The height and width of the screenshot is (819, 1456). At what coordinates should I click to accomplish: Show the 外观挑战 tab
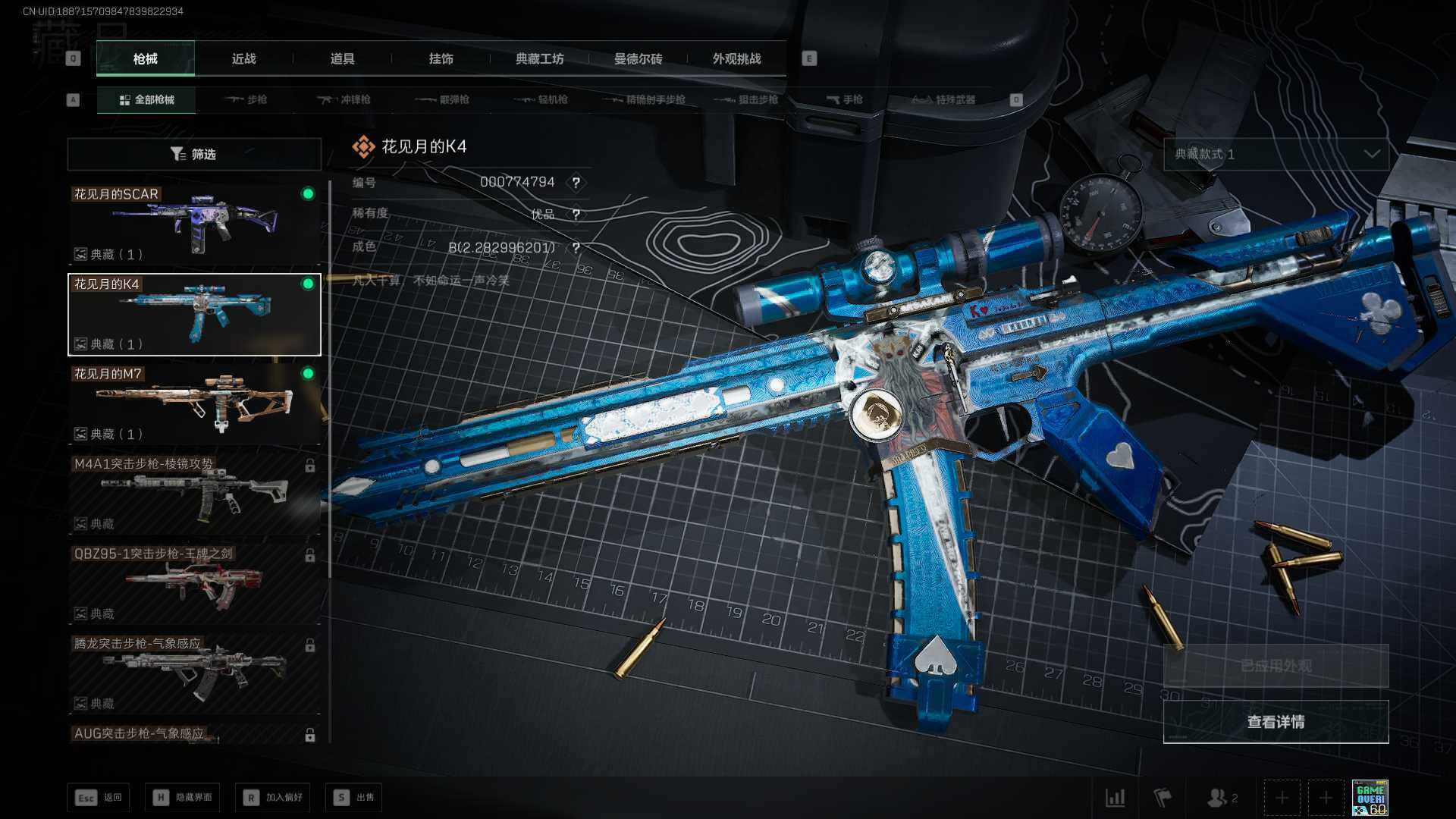pyautogui.click(x=736, y=59)
